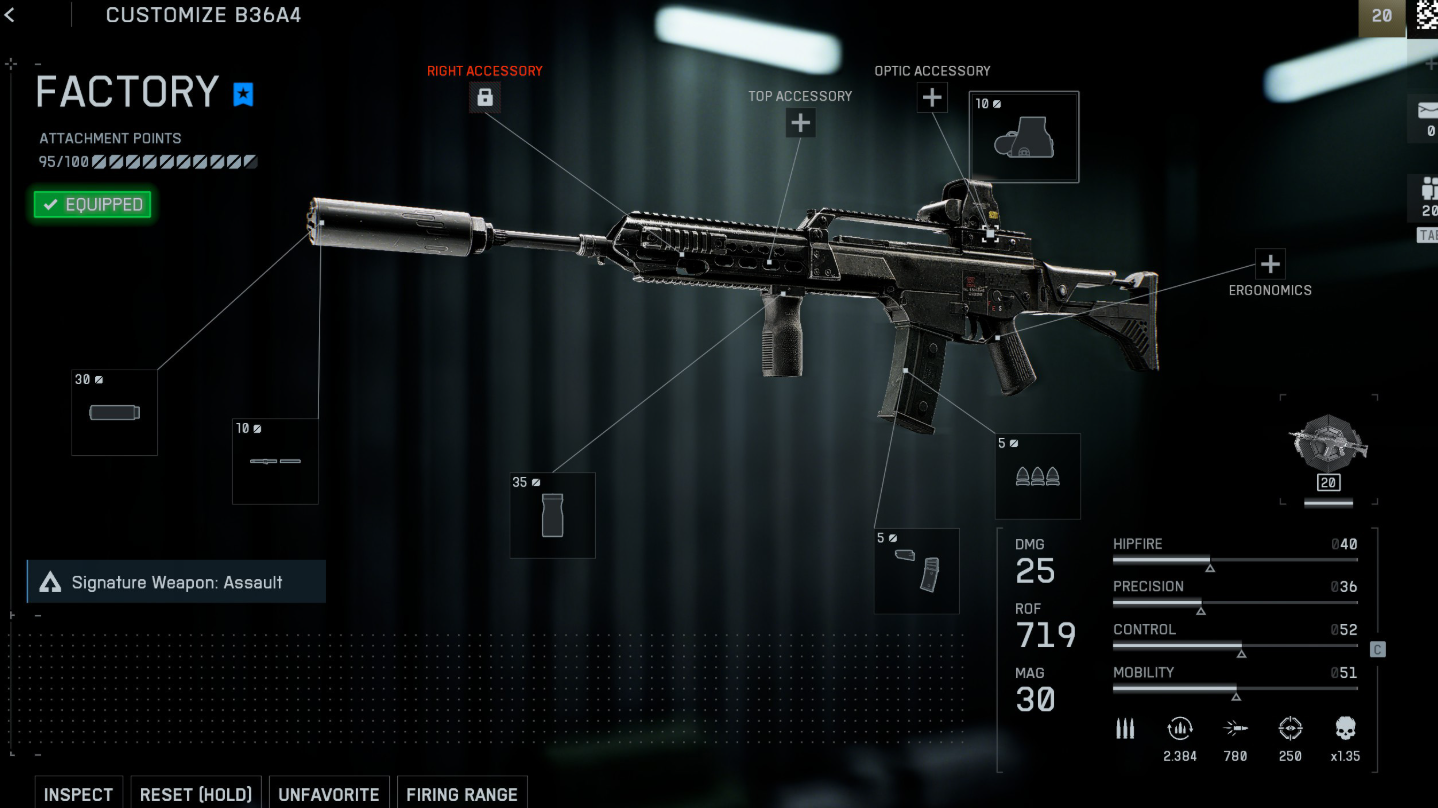
Task: Click the weapon mastery badge thumbnail
Action: [1328, 447]
